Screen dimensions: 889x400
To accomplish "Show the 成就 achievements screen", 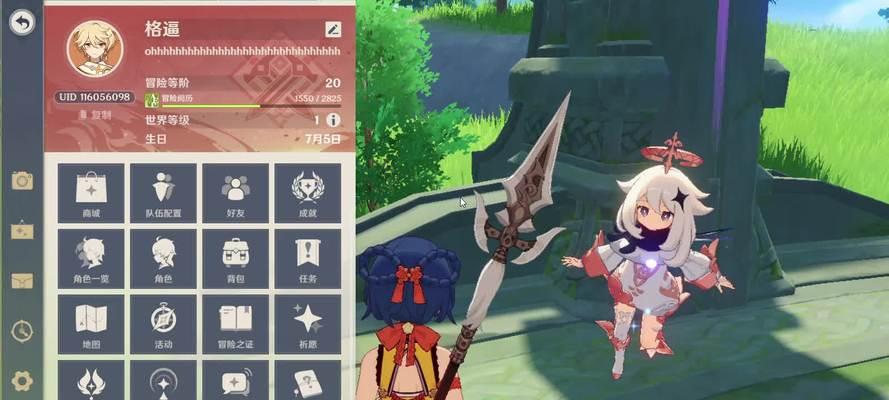I will pyautogui.click(x=307, y=193).
